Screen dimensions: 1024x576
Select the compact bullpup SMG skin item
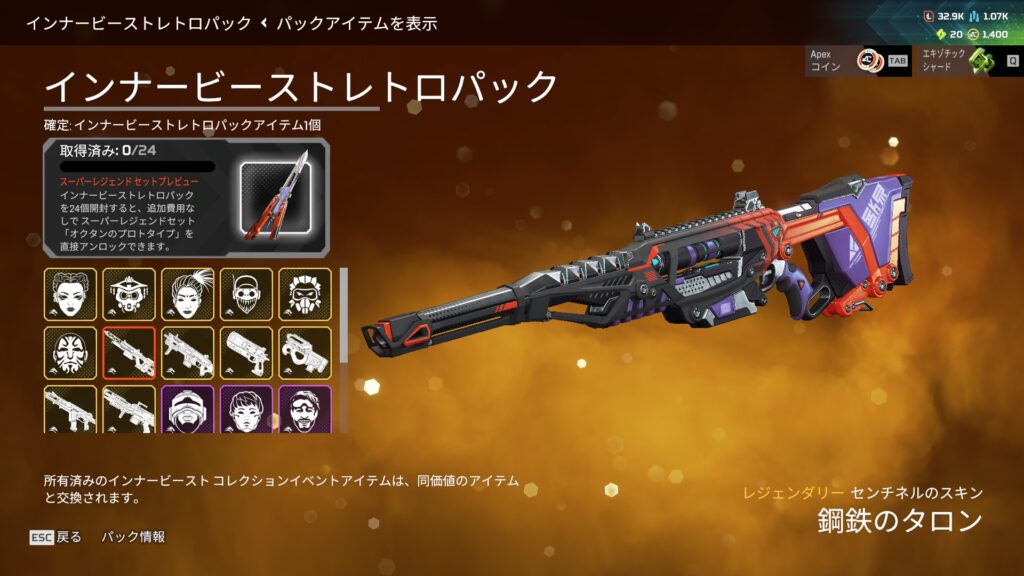tap(305, 353)
